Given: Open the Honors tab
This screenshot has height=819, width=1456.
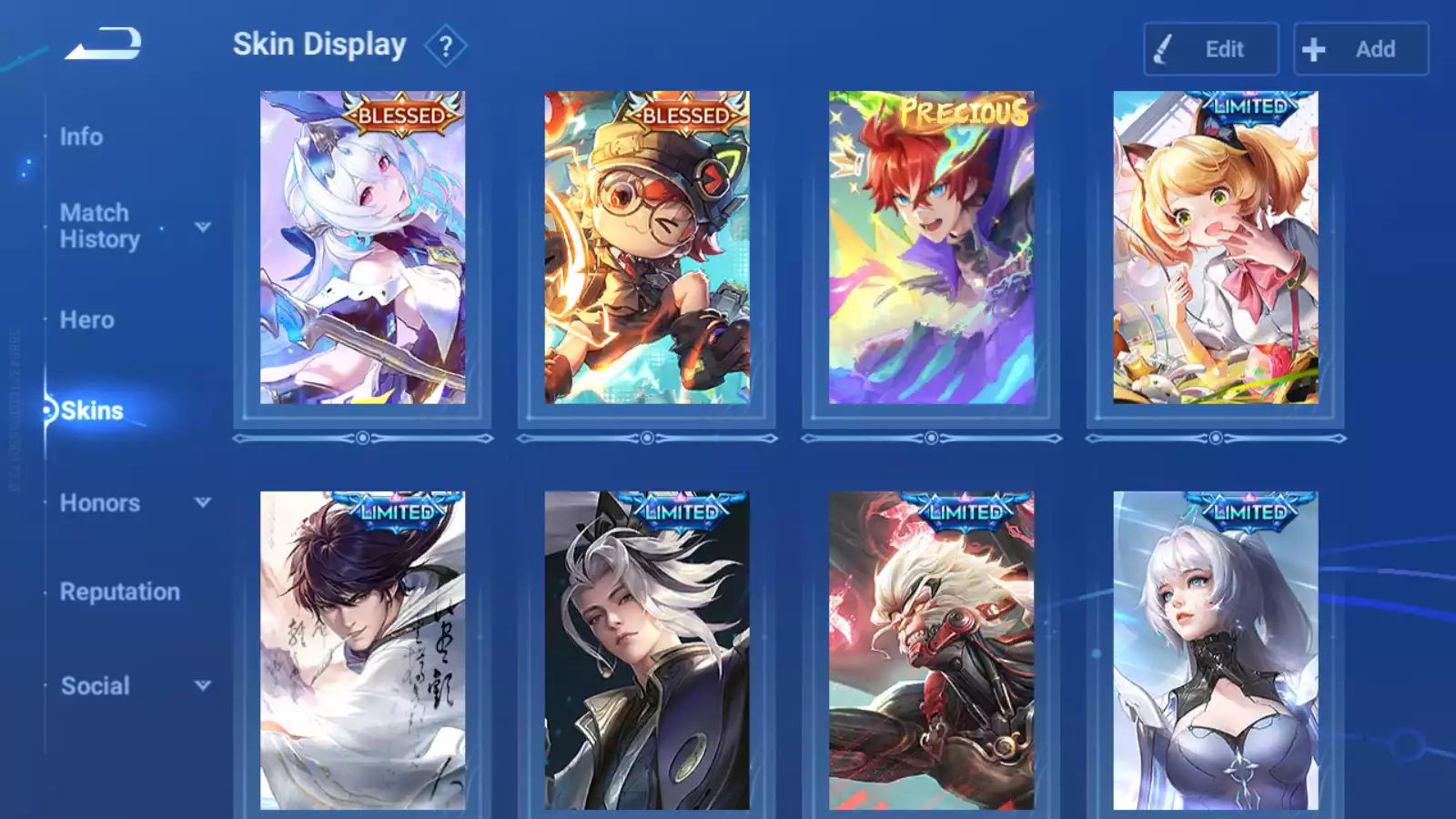Looking at the screenshot, I should pos(99,502).
